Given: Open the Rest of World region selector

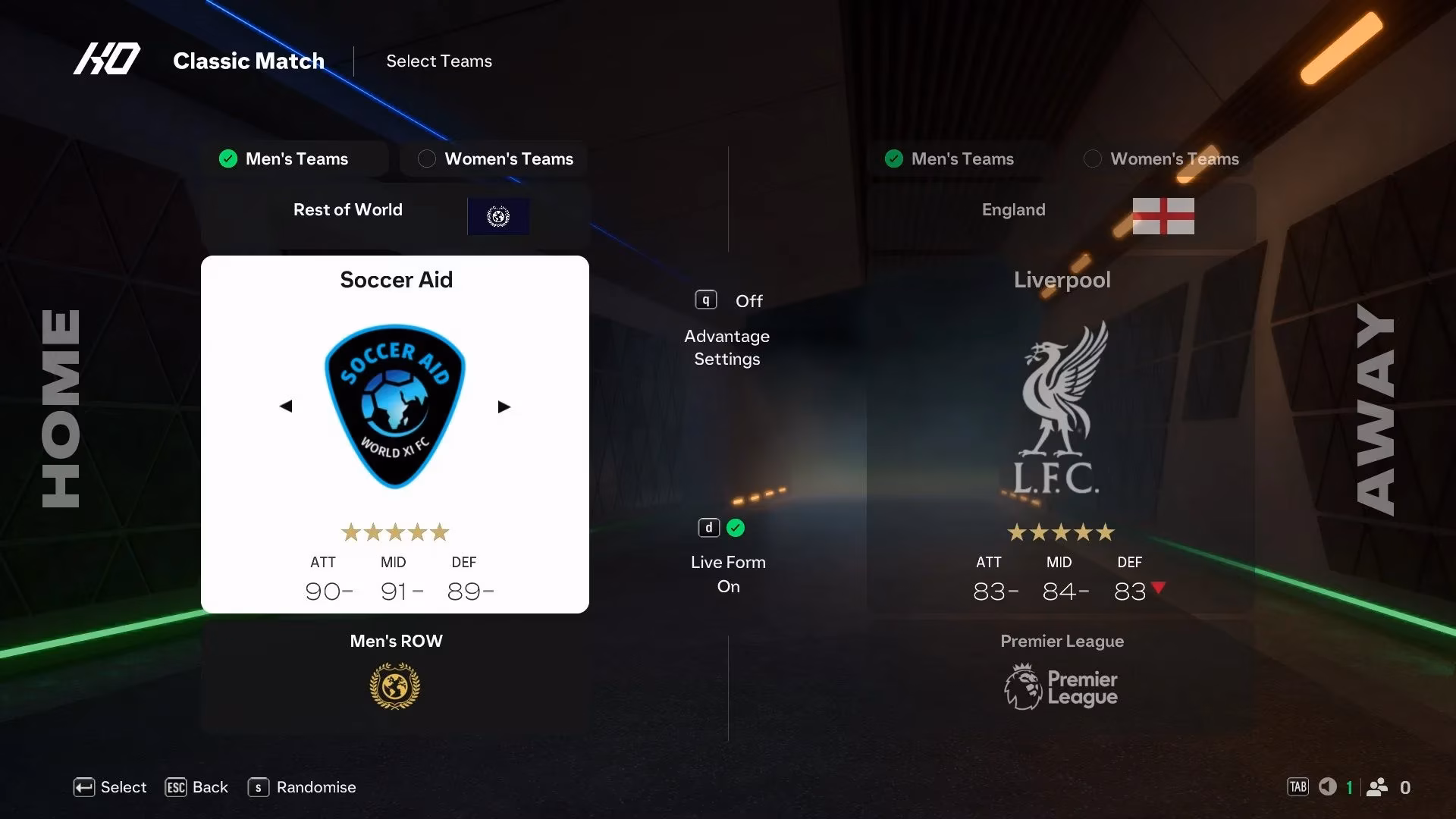Looking at the screenshot, I should [x=348, y=210].
